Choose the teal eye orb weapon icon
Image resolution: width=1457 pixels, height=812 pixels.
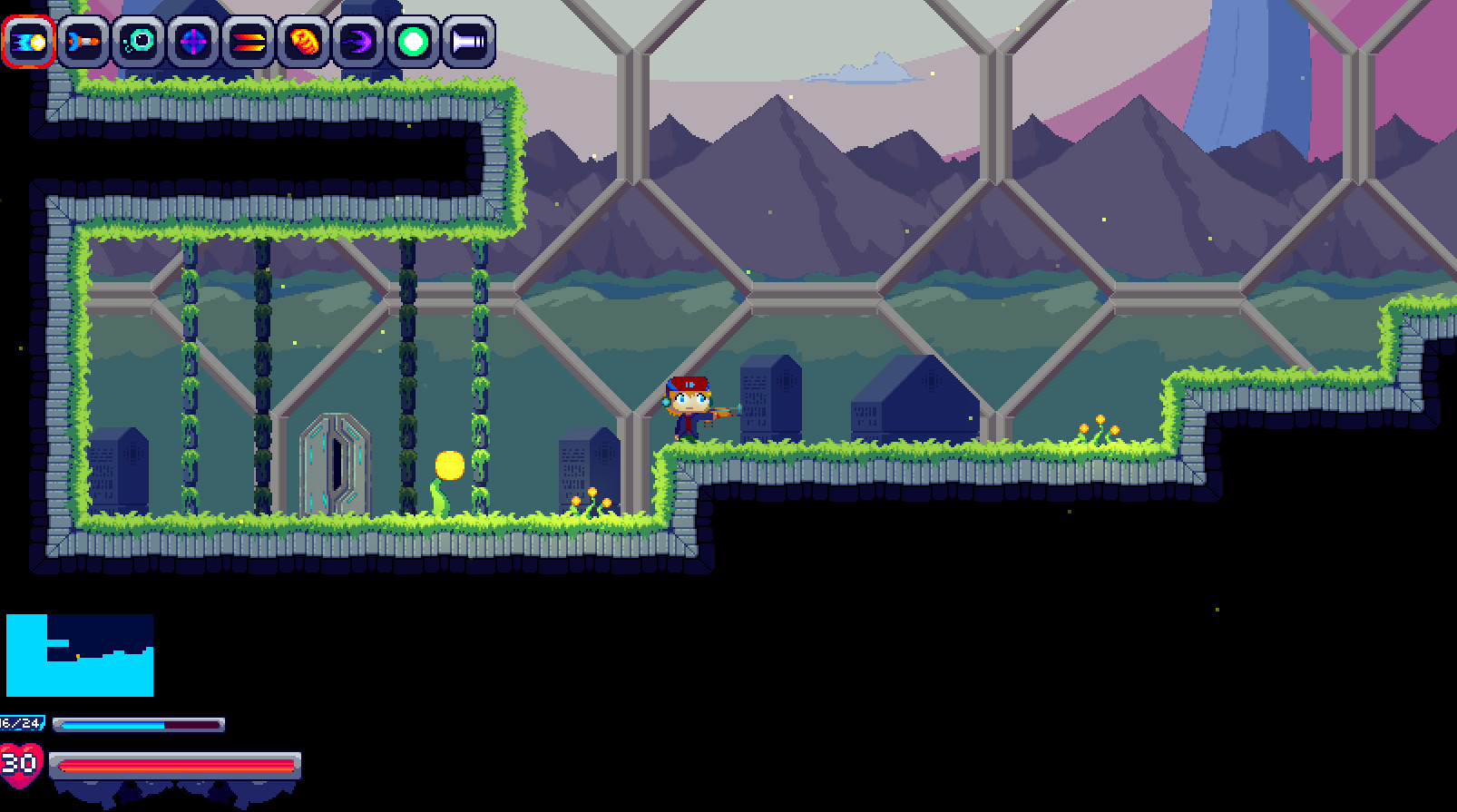pos(138,40)
